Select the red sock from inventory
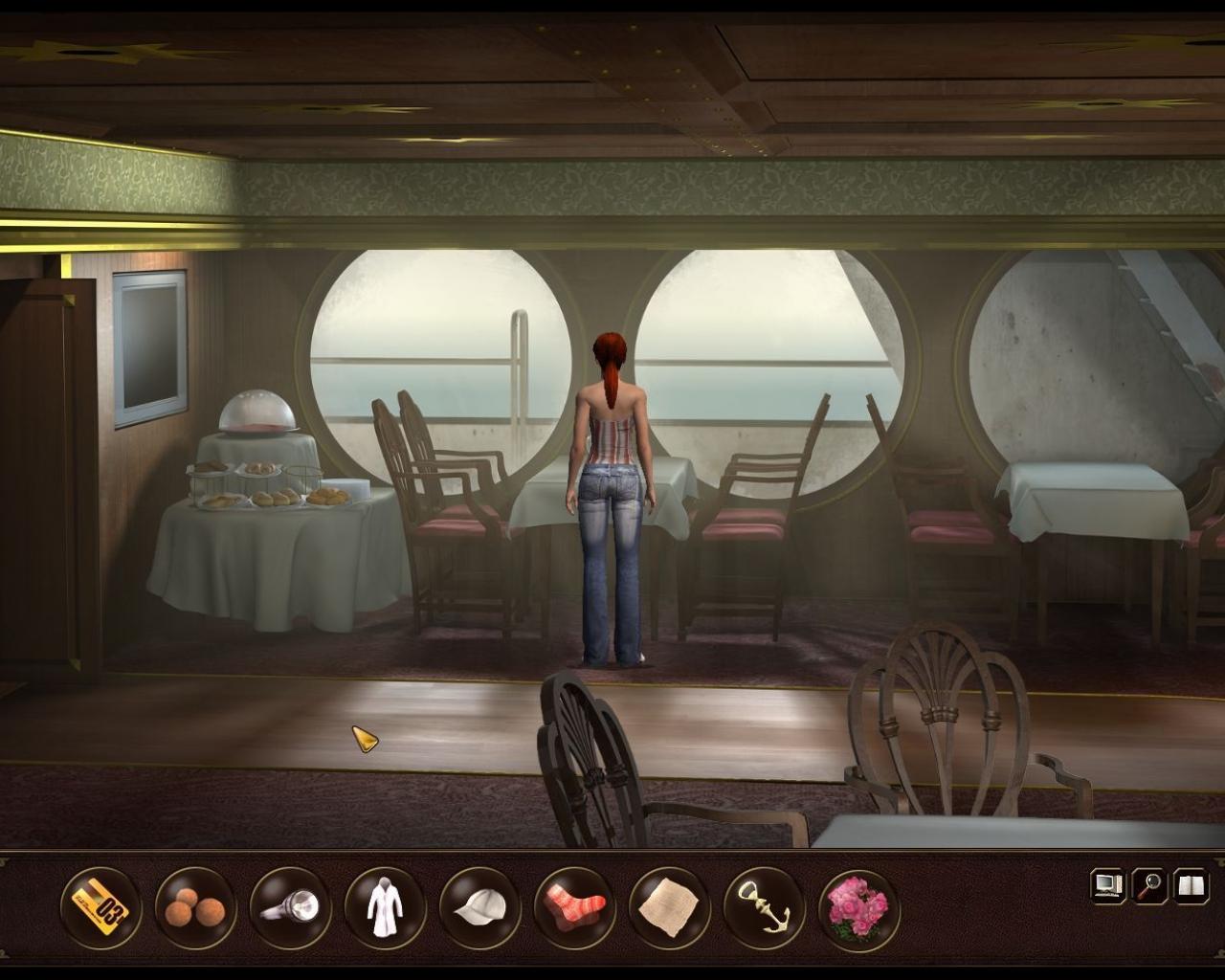This screenshot has height=980, width=1225. pyautogui.click(x=572, y=905)
